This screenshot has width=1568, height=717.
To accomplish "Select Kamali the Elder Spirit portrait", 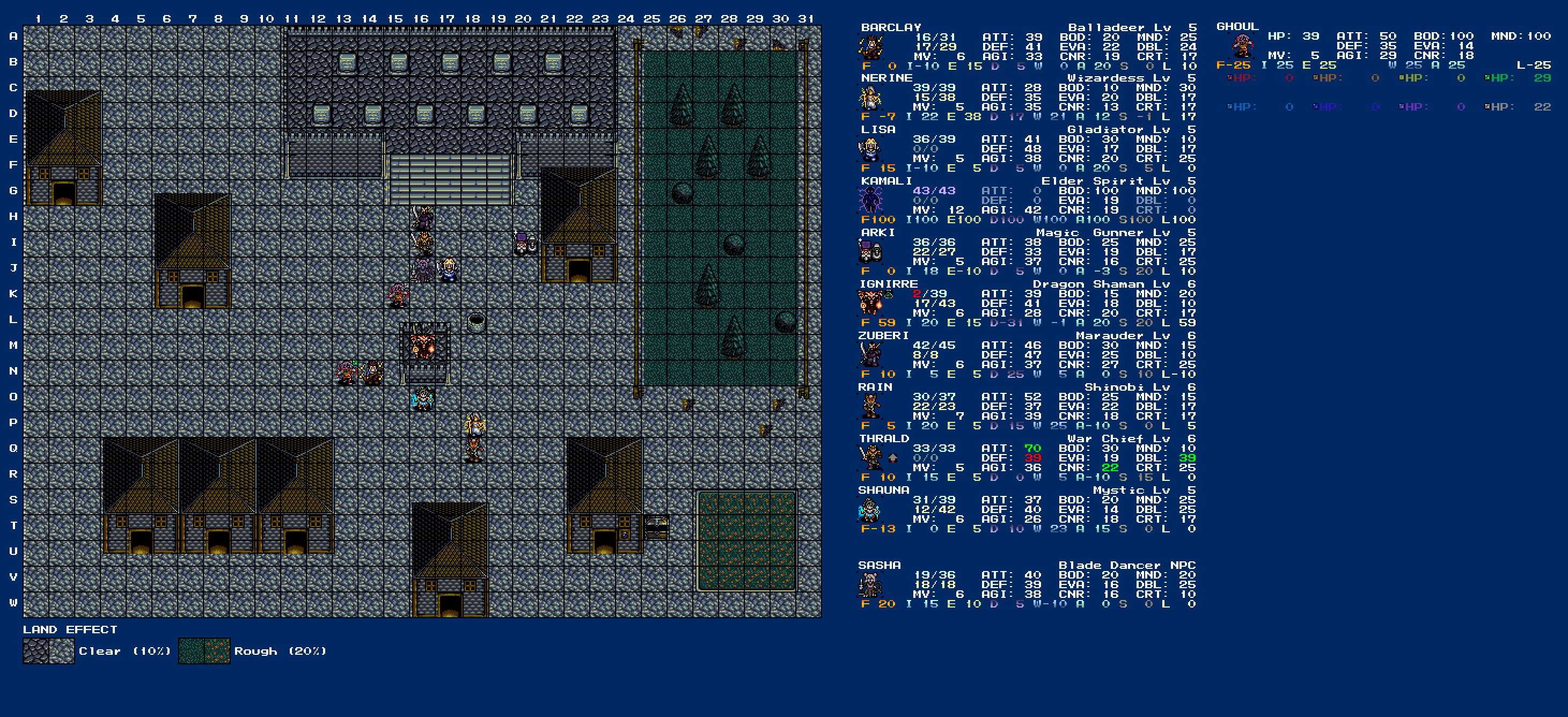I will [x=870, y=201].
